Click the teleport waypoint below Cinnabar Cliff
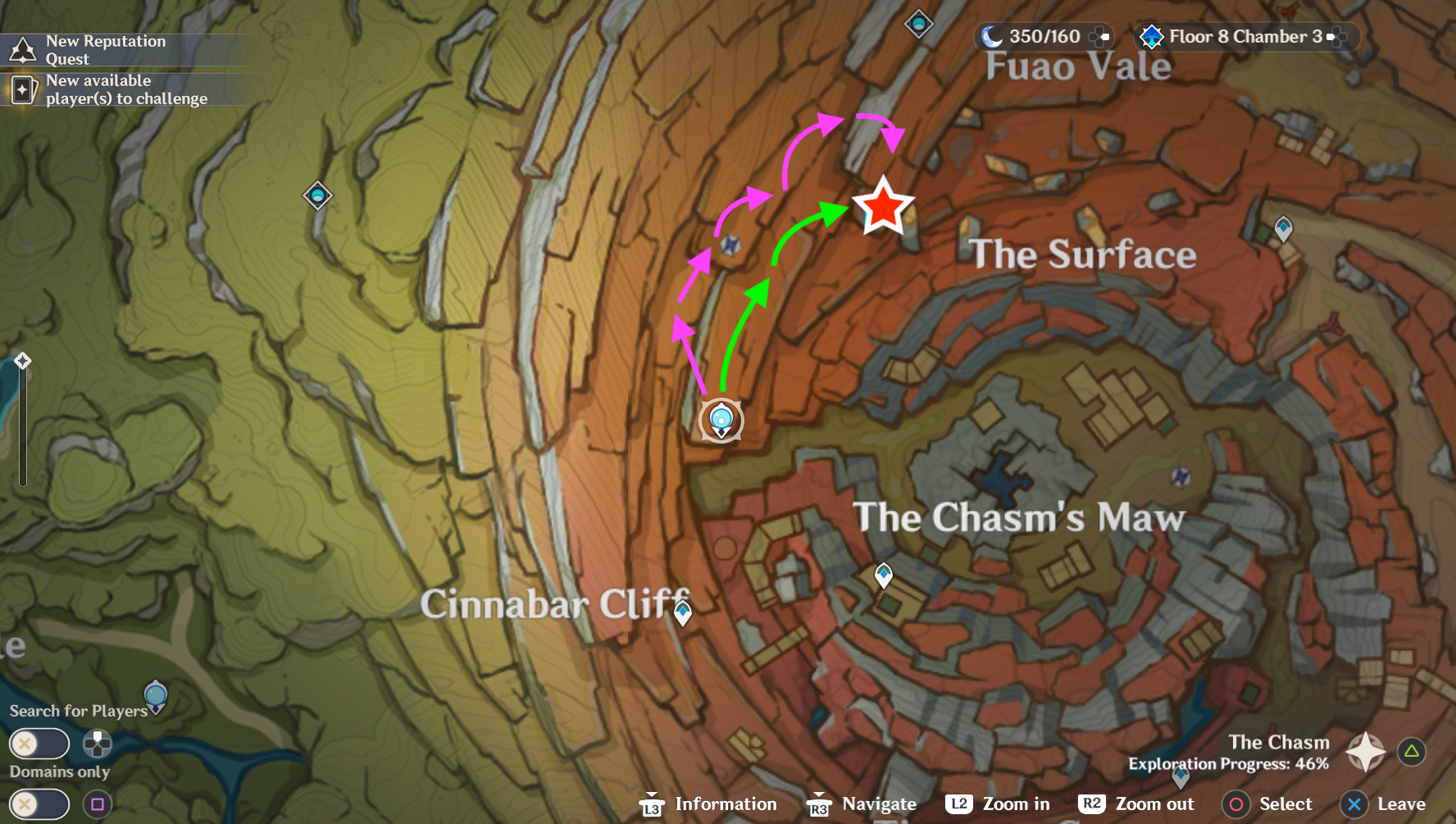Screen dimensions: 1456x824 (x=683, y=611)
